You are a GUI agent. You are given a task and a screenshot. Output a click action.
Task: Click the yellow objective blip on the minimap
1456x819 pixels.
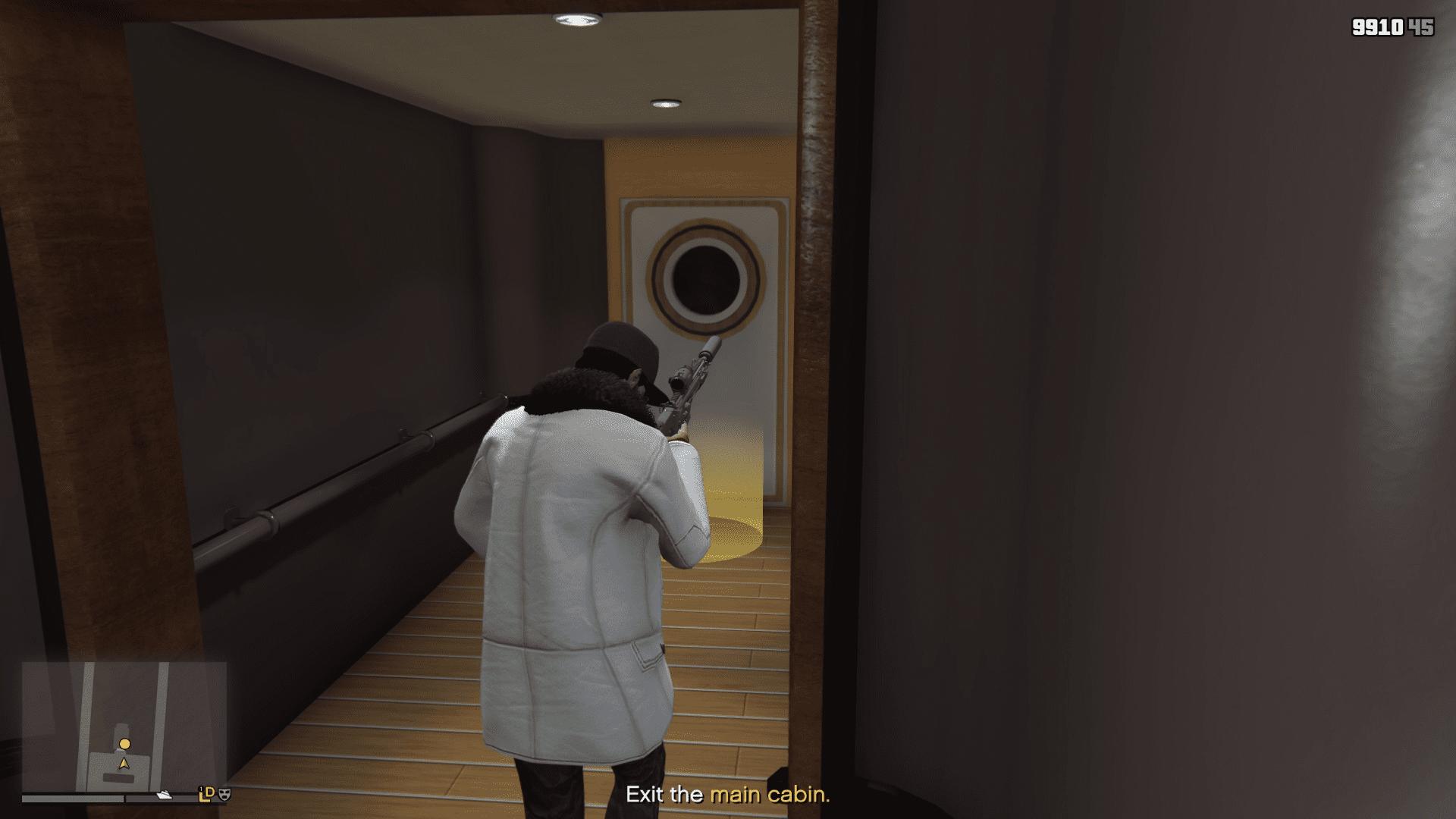125,745
